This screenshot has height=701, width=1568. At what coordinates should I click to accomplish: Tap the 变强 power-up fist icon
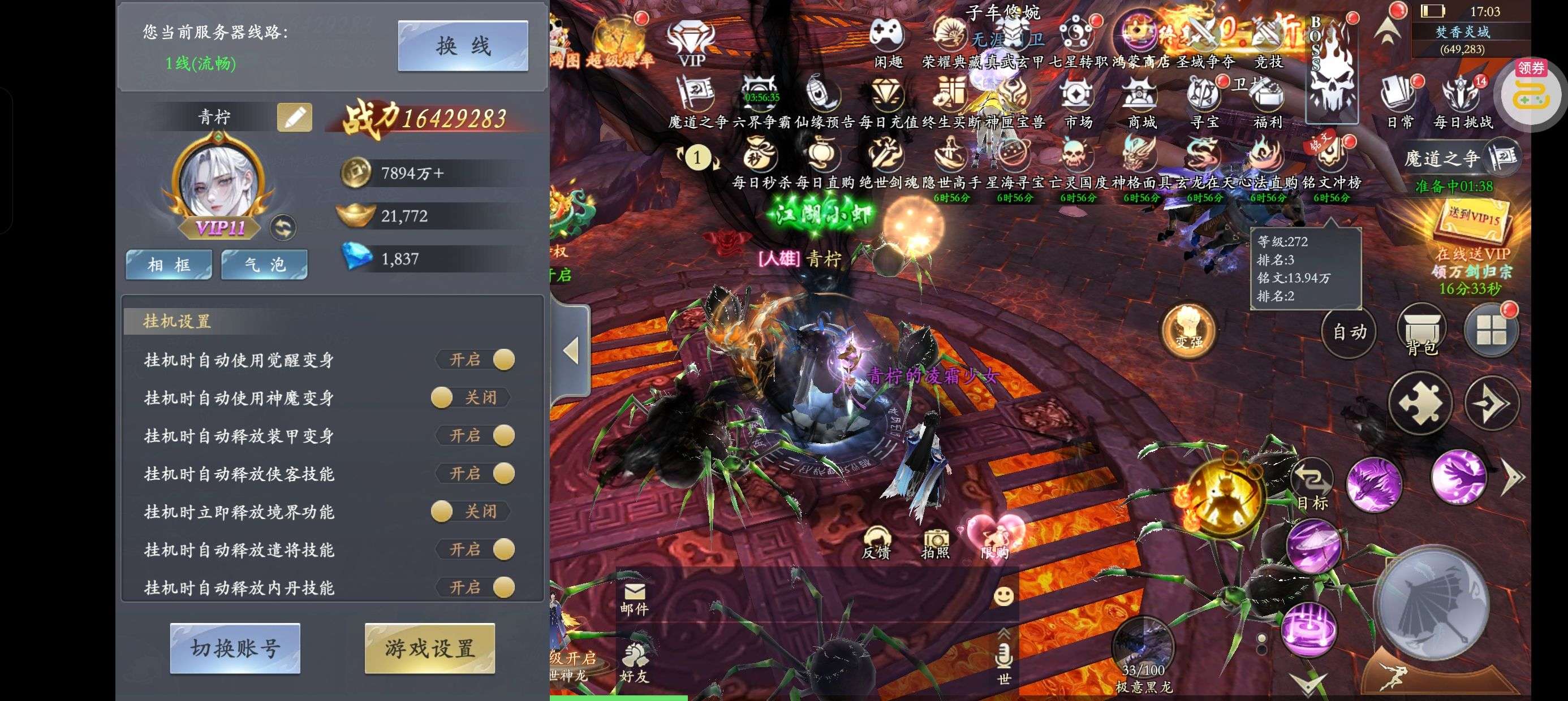tap(1188, 331)
